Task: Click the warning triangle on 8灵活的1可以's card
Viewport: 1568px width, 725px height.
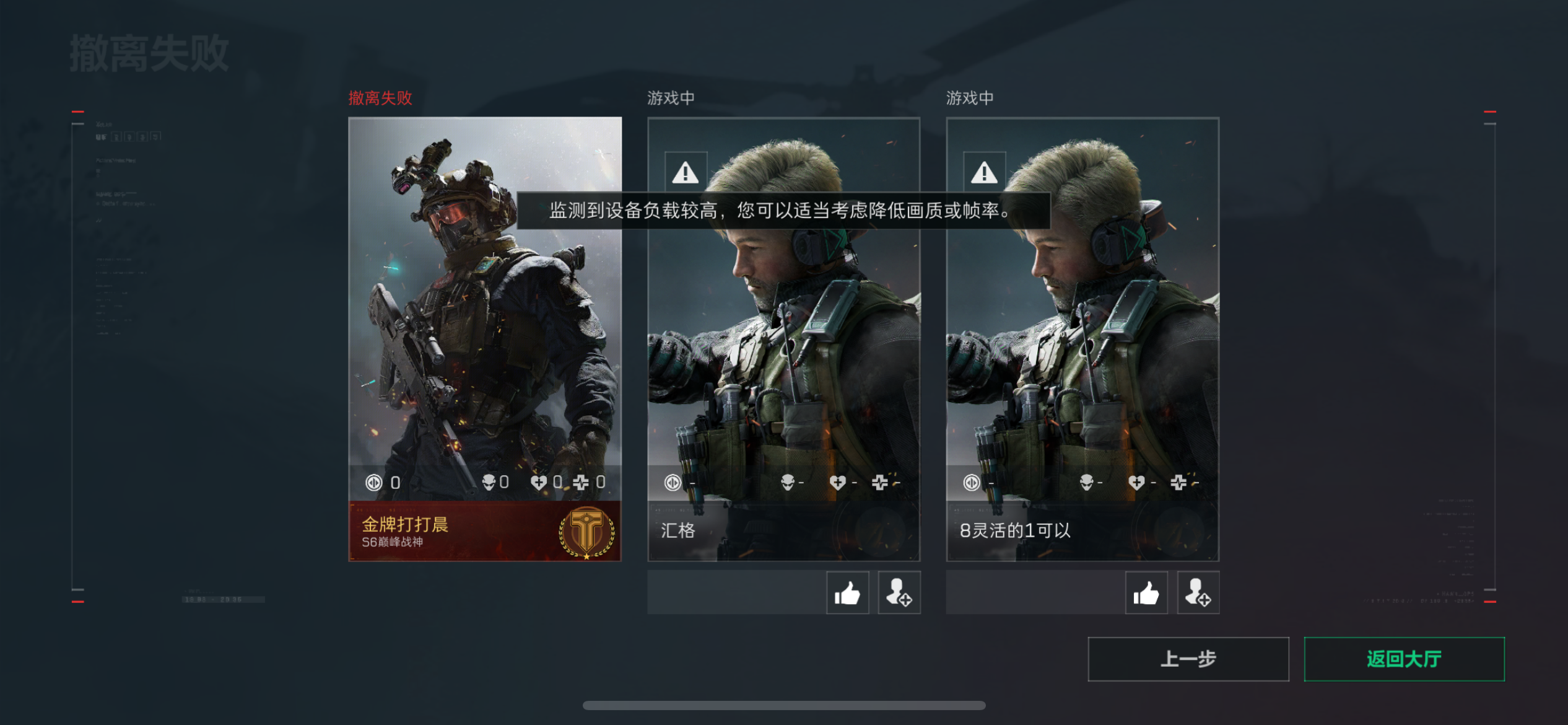Action: (985, 173)
